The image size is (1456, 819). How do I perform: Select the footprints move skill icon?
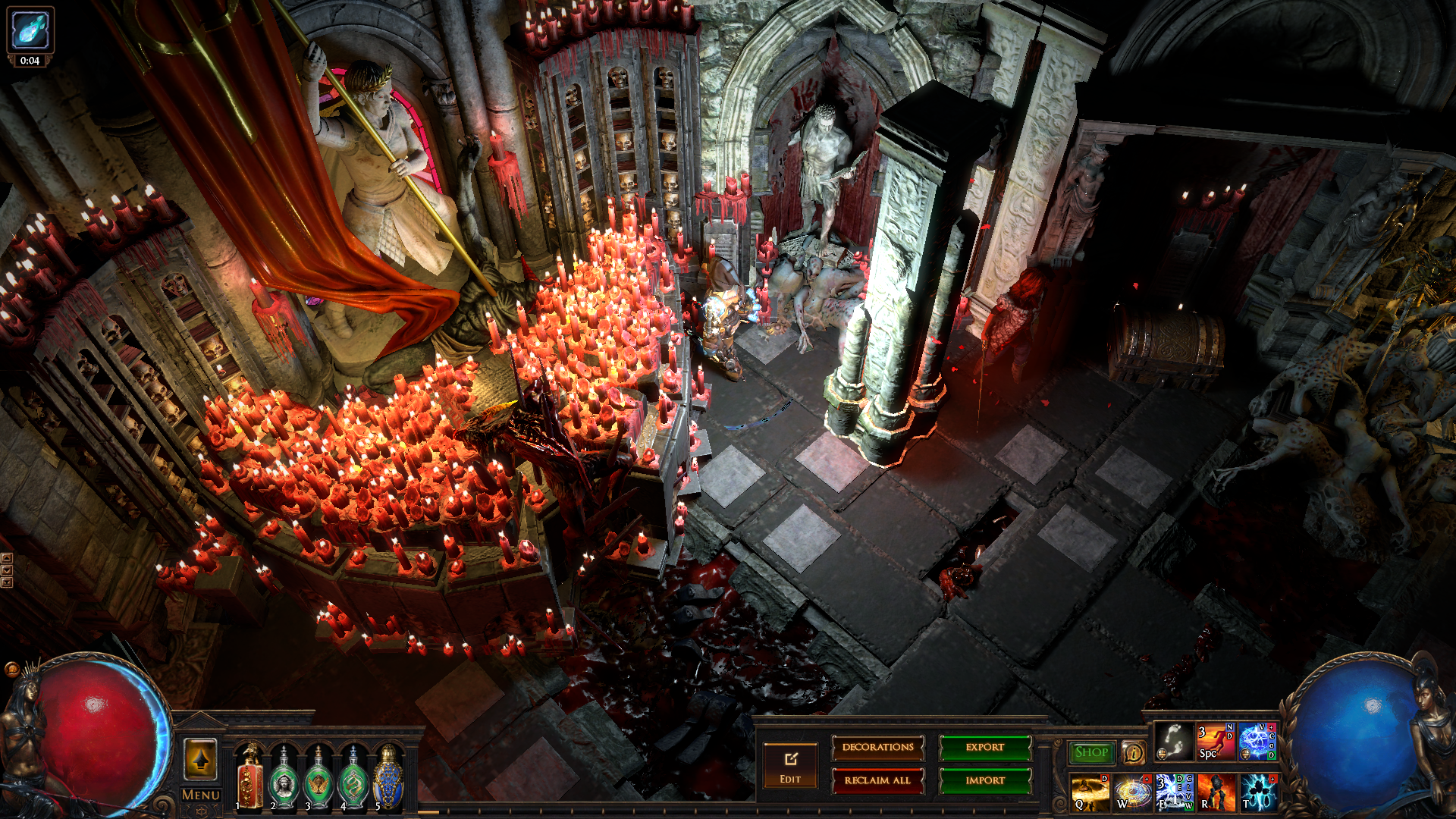click(x=1174, y=742)
